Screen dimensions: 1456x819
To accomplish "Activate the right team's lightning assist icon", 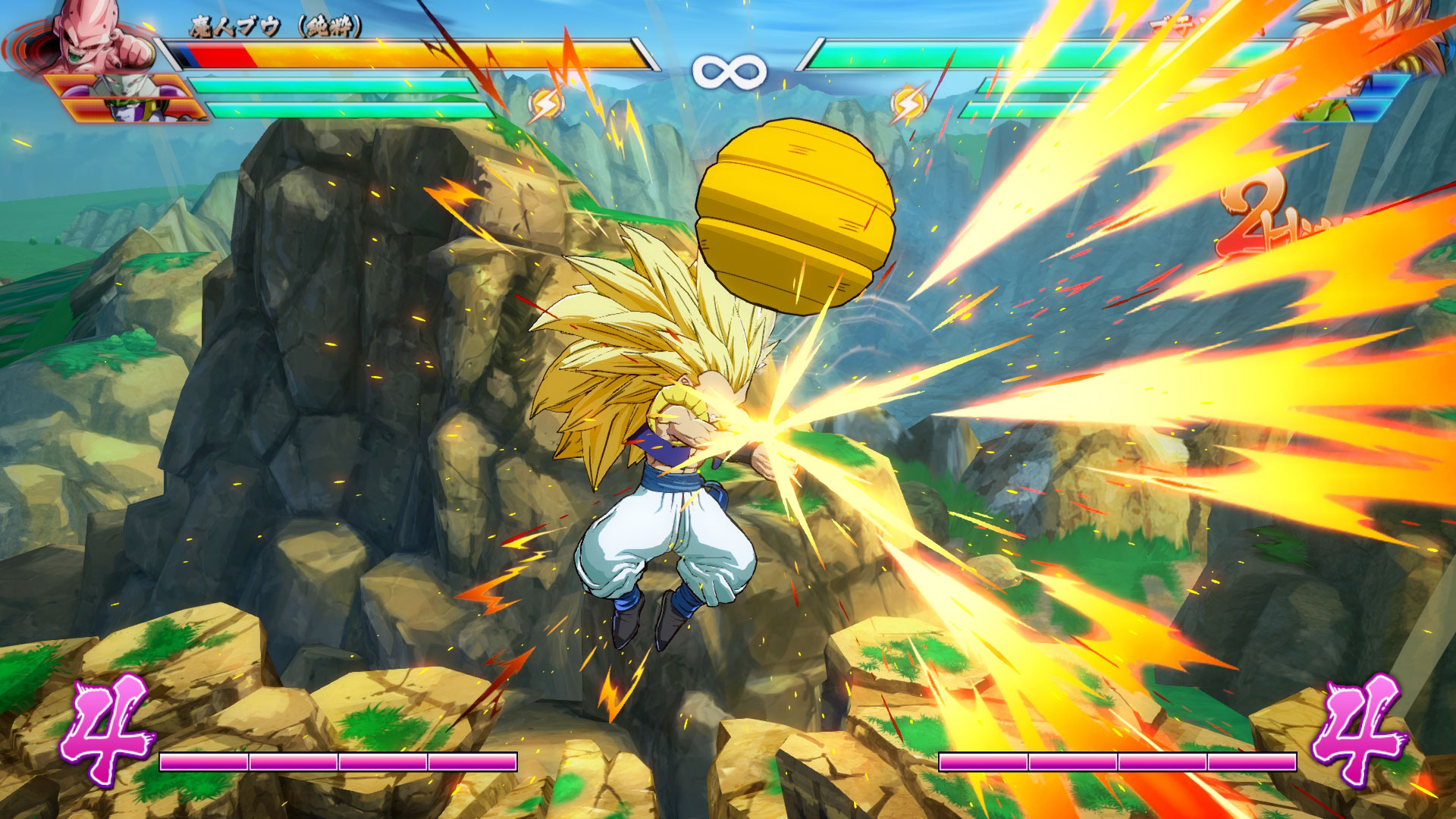I will 908,104.
